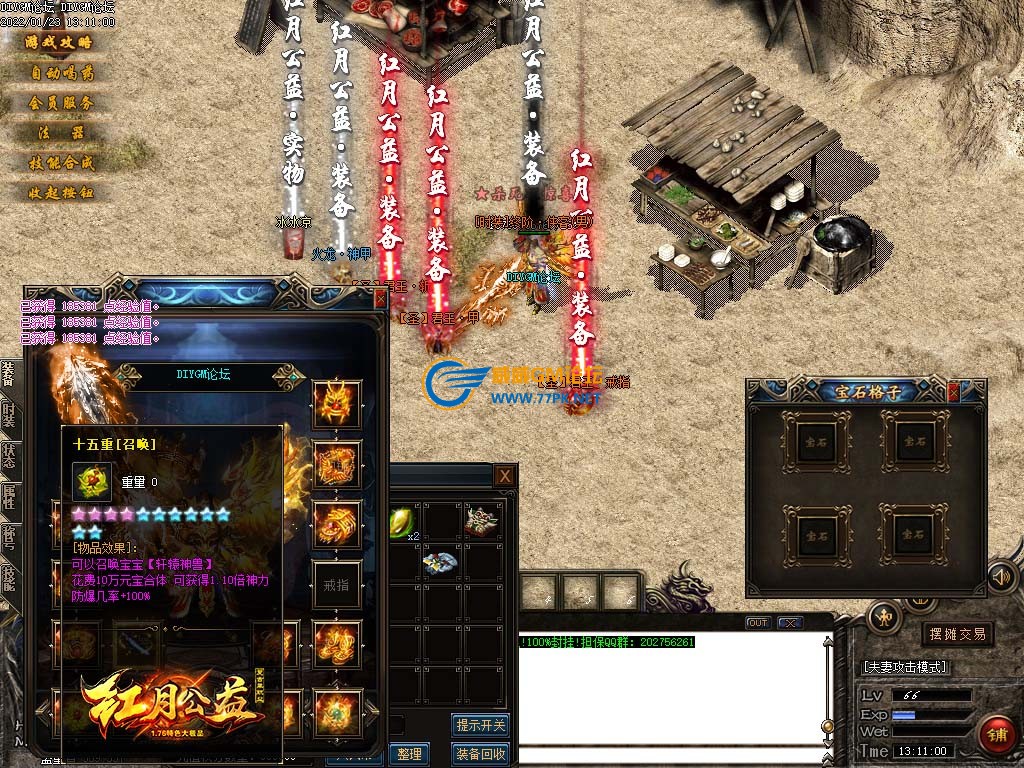This screenshot has height=768, width=1024.
Task: Open the red 铺 shop button
Action: pos(997,736)
